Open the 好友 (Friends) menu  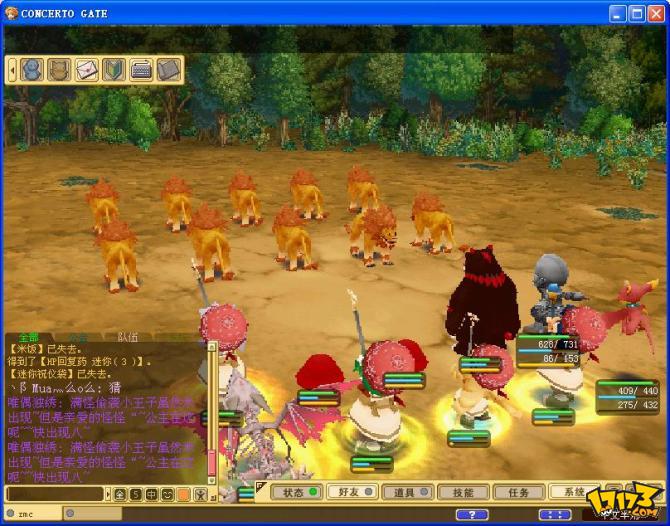click(x=350, y=492)
